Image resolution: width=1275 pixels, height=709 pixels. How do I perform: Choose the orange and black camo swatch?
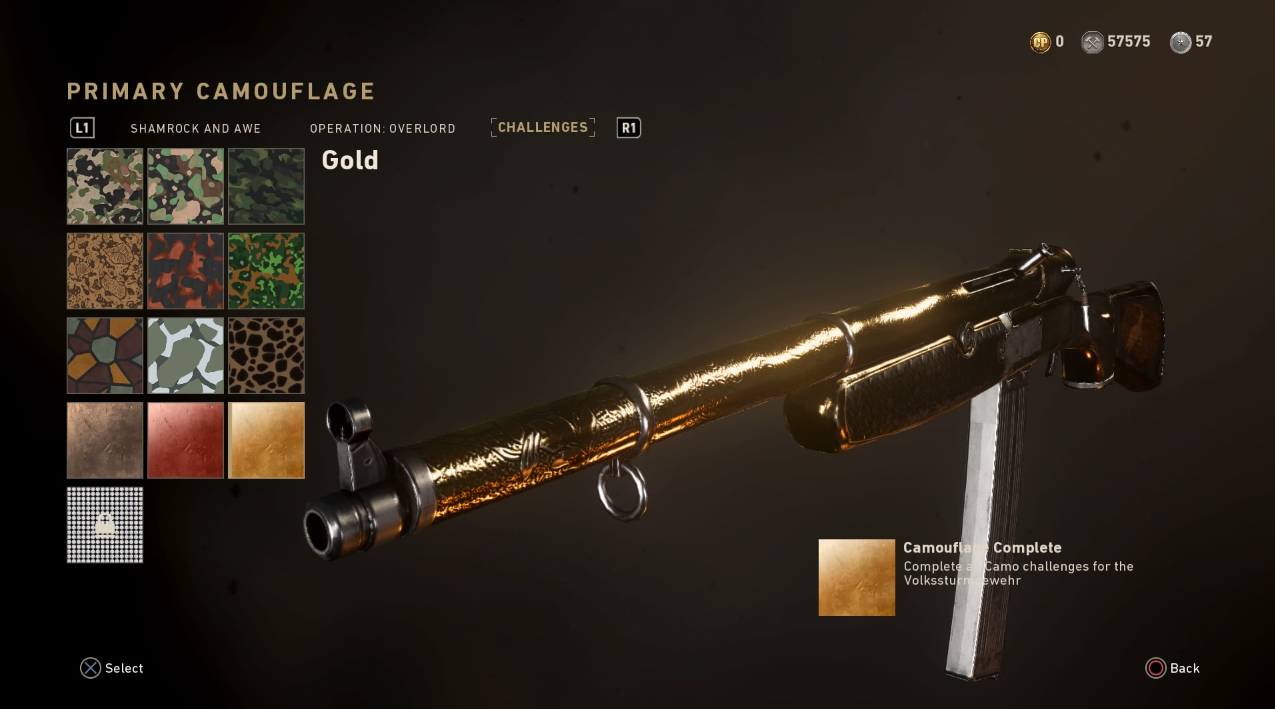[186, 271]
